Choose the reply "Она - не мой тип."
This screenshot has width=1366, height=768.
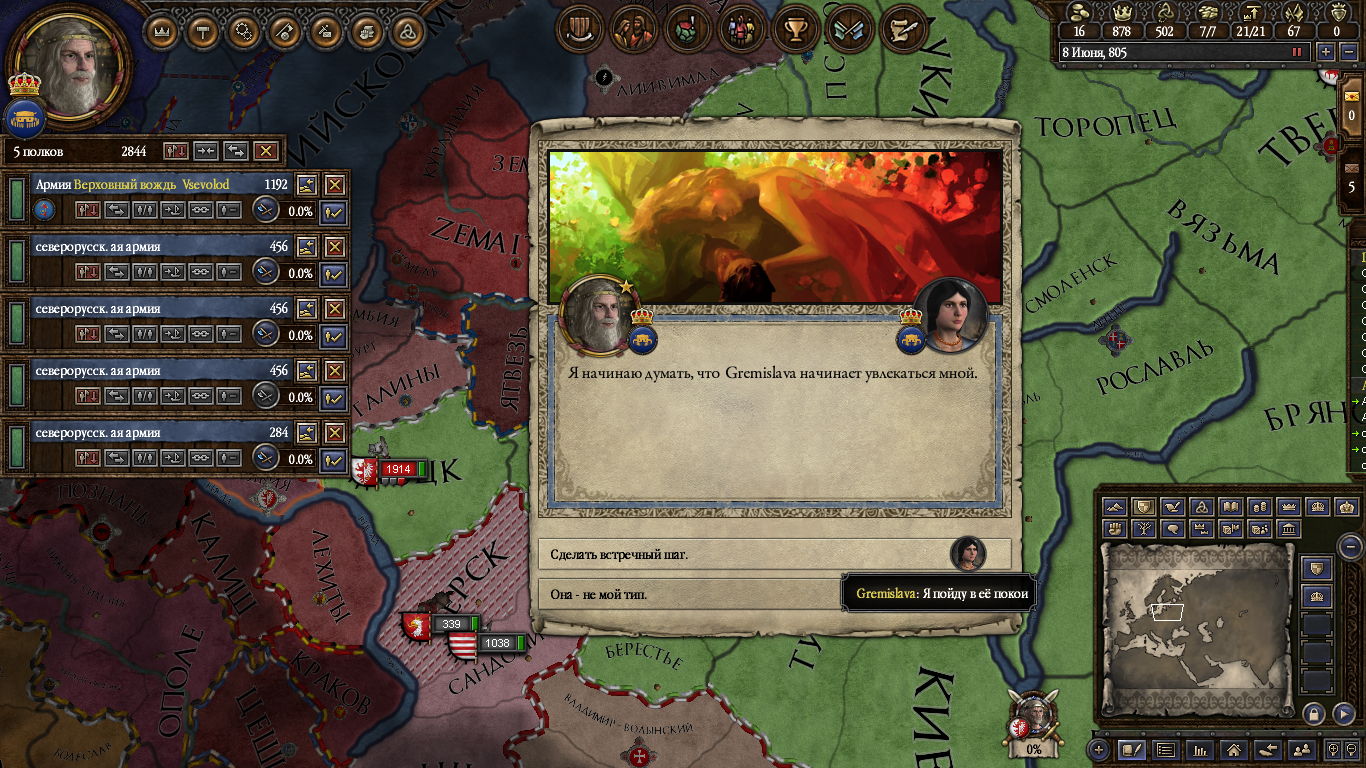(690, 594)
